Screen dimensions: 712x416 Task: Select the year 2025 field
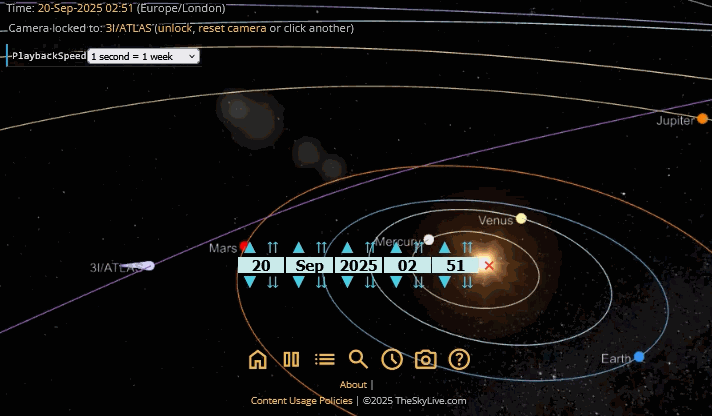(358, 265)
